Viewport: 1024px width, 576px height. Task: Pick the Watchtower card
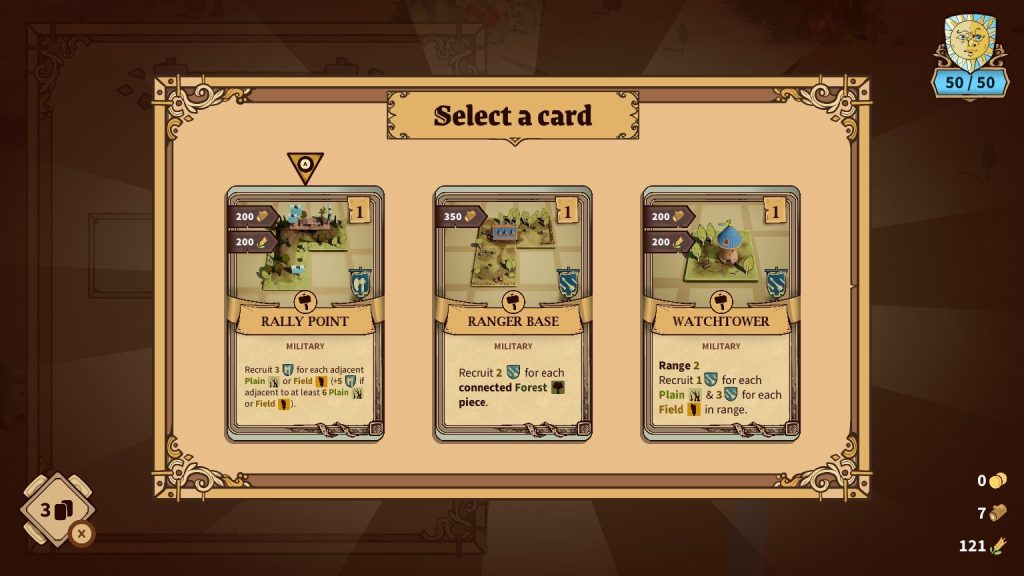pos(721,313)
